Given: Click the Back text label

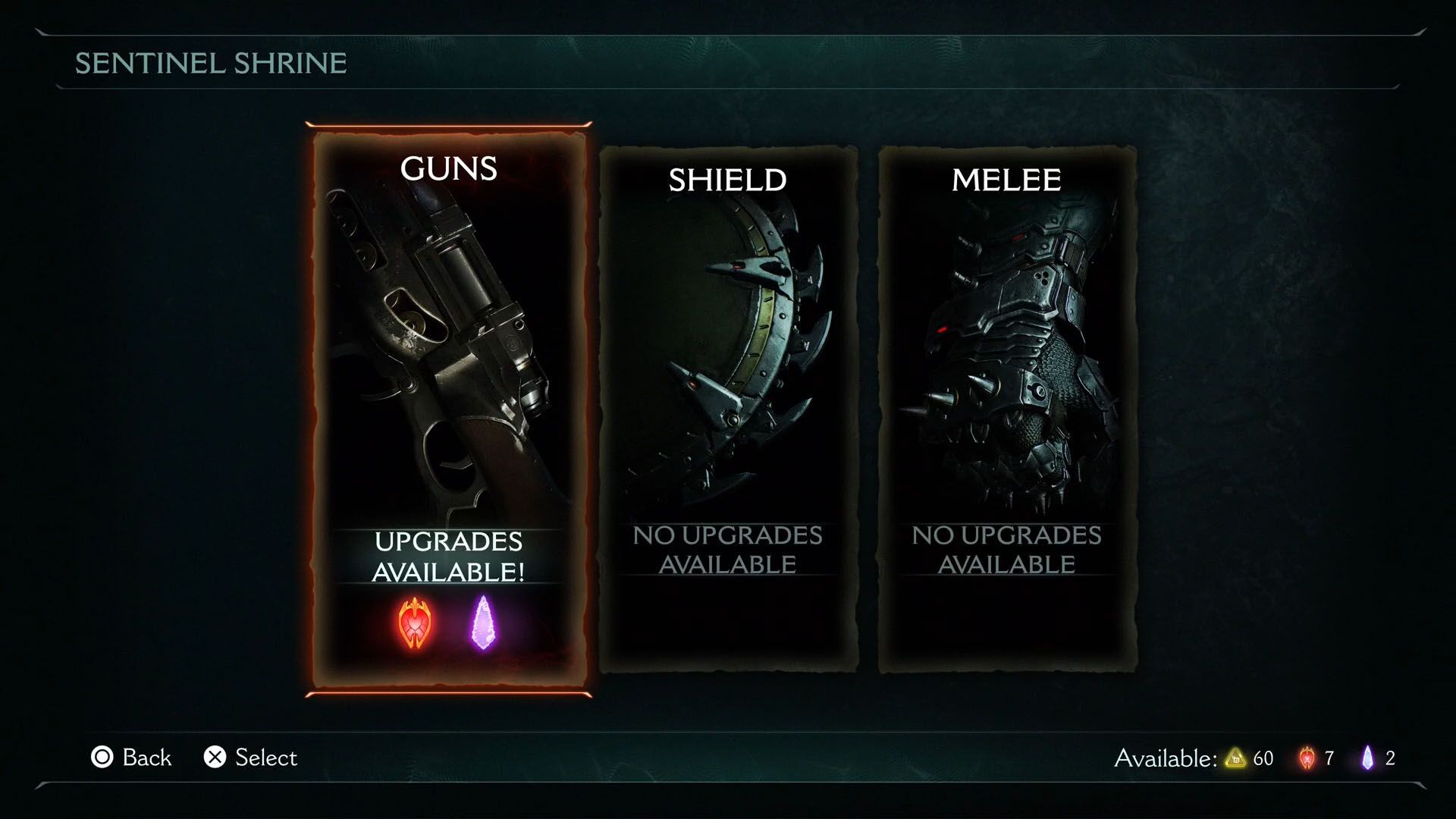Looking at the screenshot, I should pos(146,757).
